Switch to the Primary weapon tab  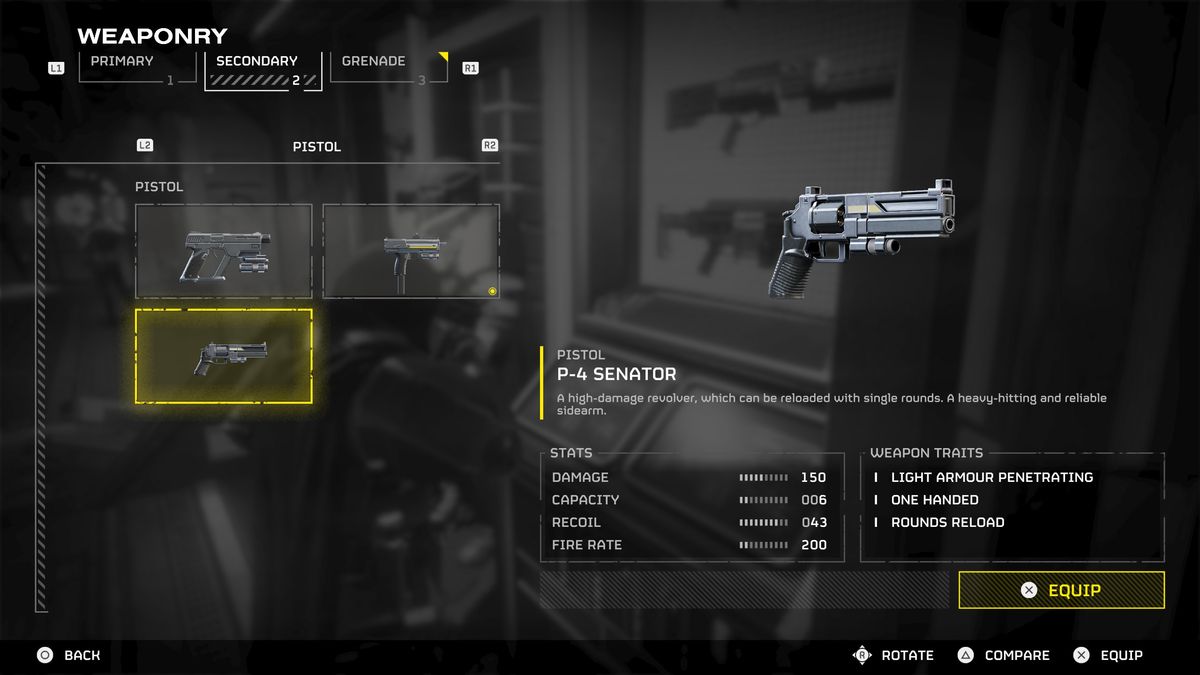click(132, 68)
